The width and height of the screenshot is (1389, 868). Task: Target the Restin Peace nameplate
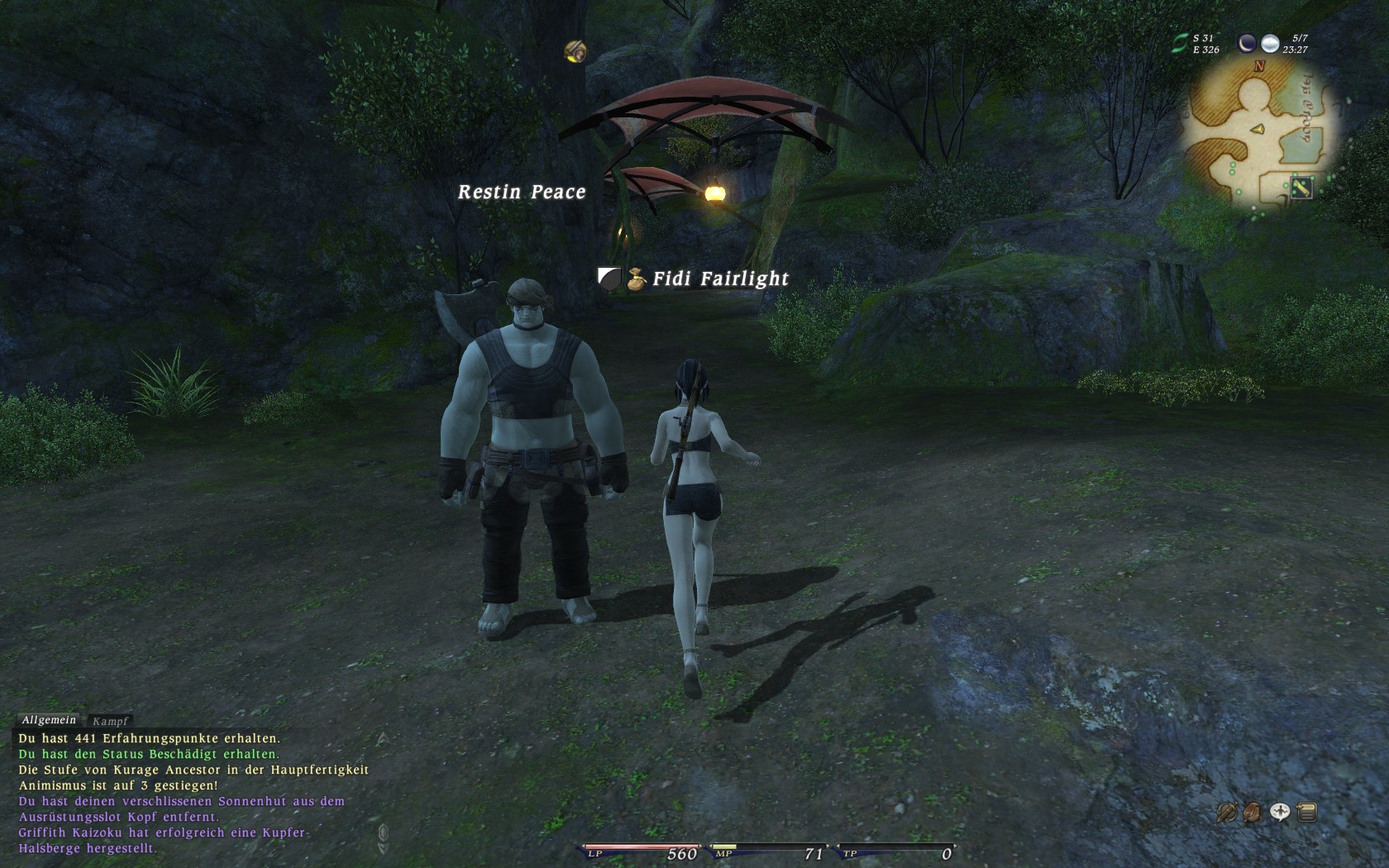coord(522,192)
